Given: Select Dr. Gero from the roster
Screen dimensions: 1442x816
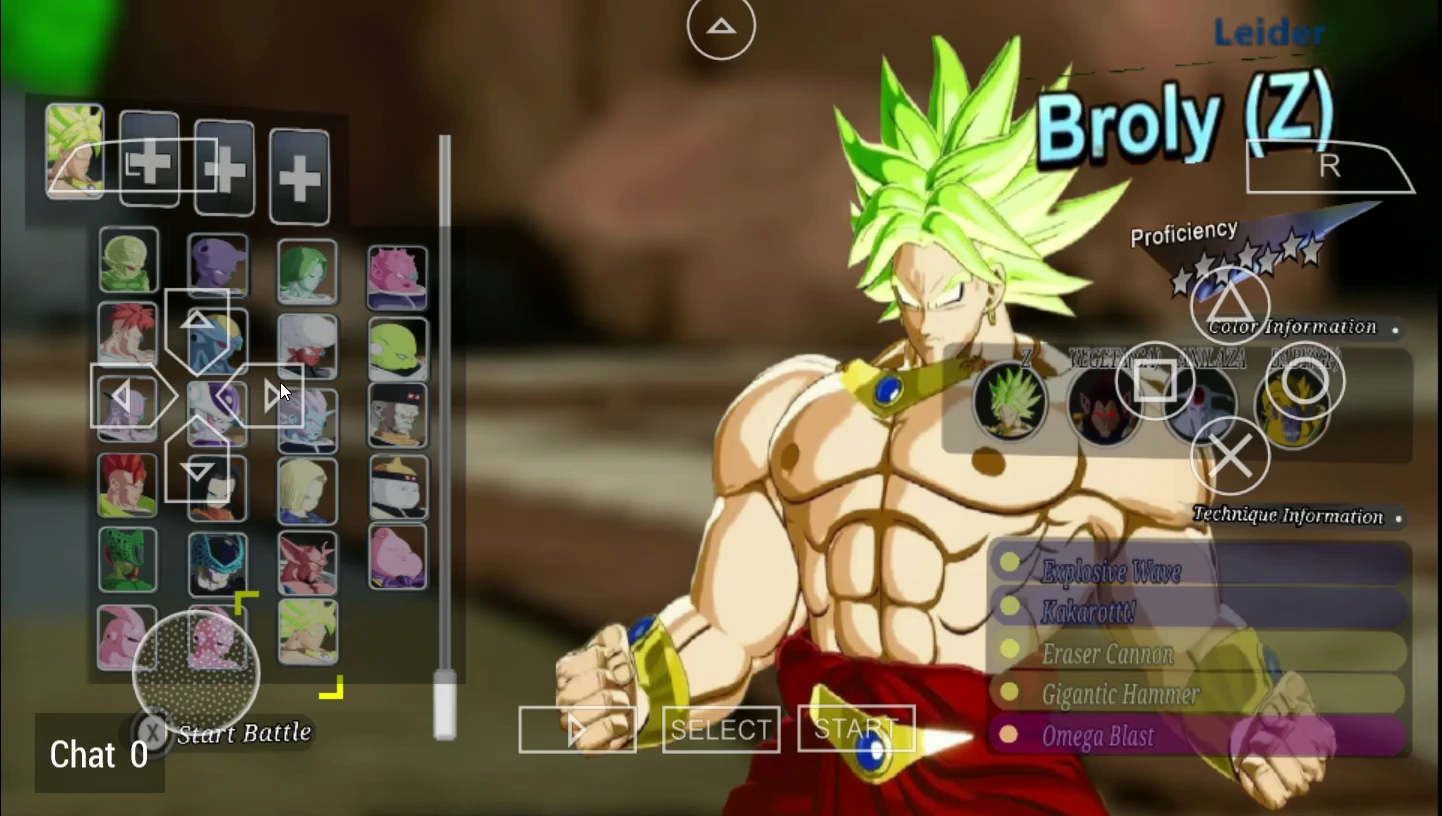Looking at the screenshot, I should click(397, 415).
